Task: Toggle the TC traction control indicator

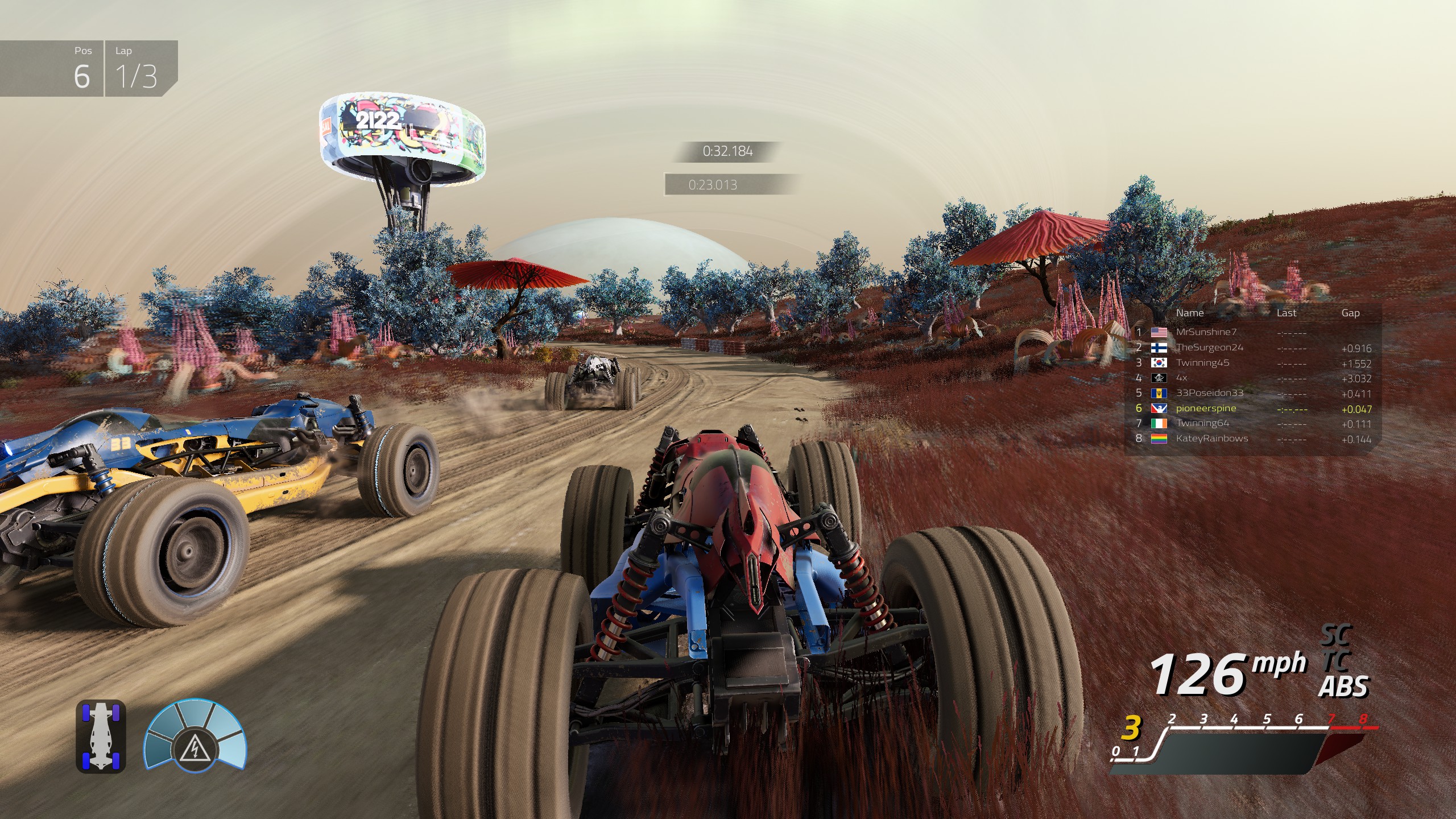Action: (1337, 661)
